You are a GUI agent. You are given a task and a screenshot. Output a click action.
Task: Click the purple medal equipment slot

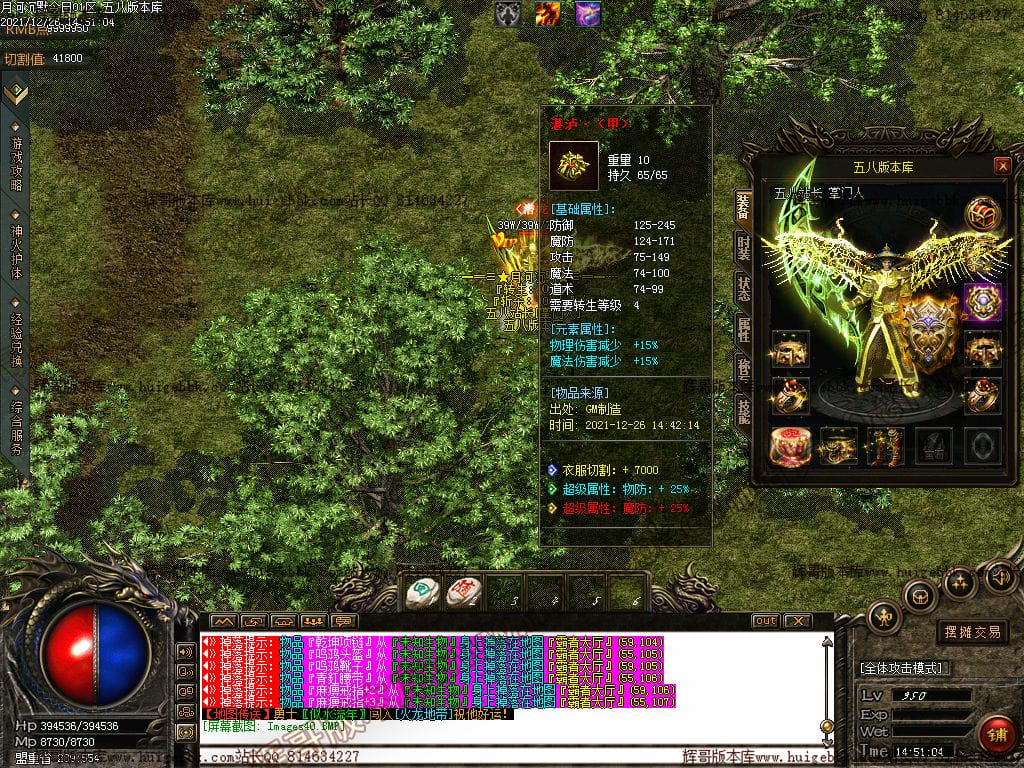click(x=982, y=302)
